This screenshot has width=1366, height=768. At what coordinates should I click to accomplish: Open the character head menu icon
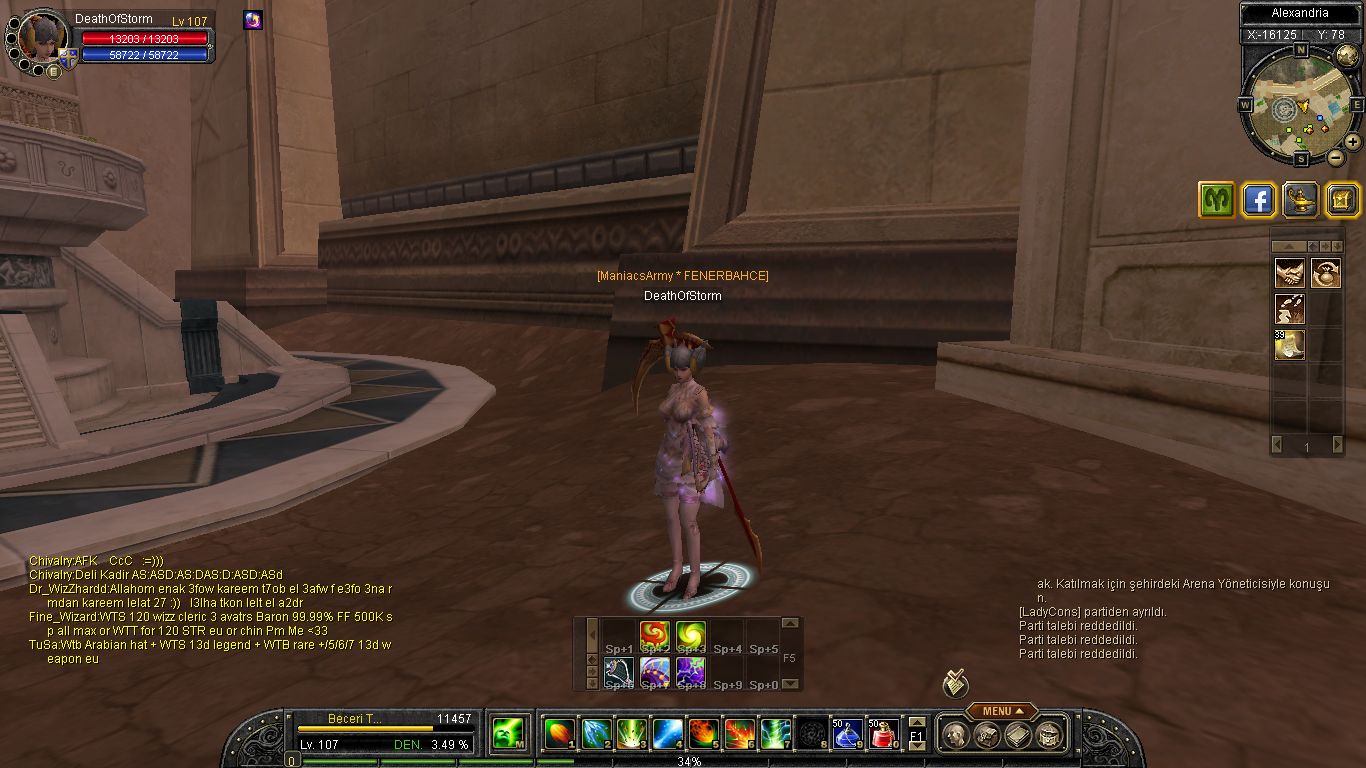pos(955,736)
